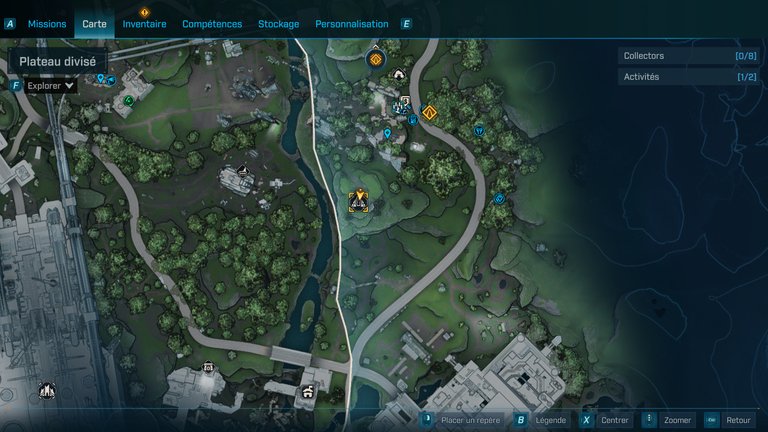Image resolution: width=768 pixels, height=432 pixels.
Task: Click Retour to leave the map
Action: (729, 420)
